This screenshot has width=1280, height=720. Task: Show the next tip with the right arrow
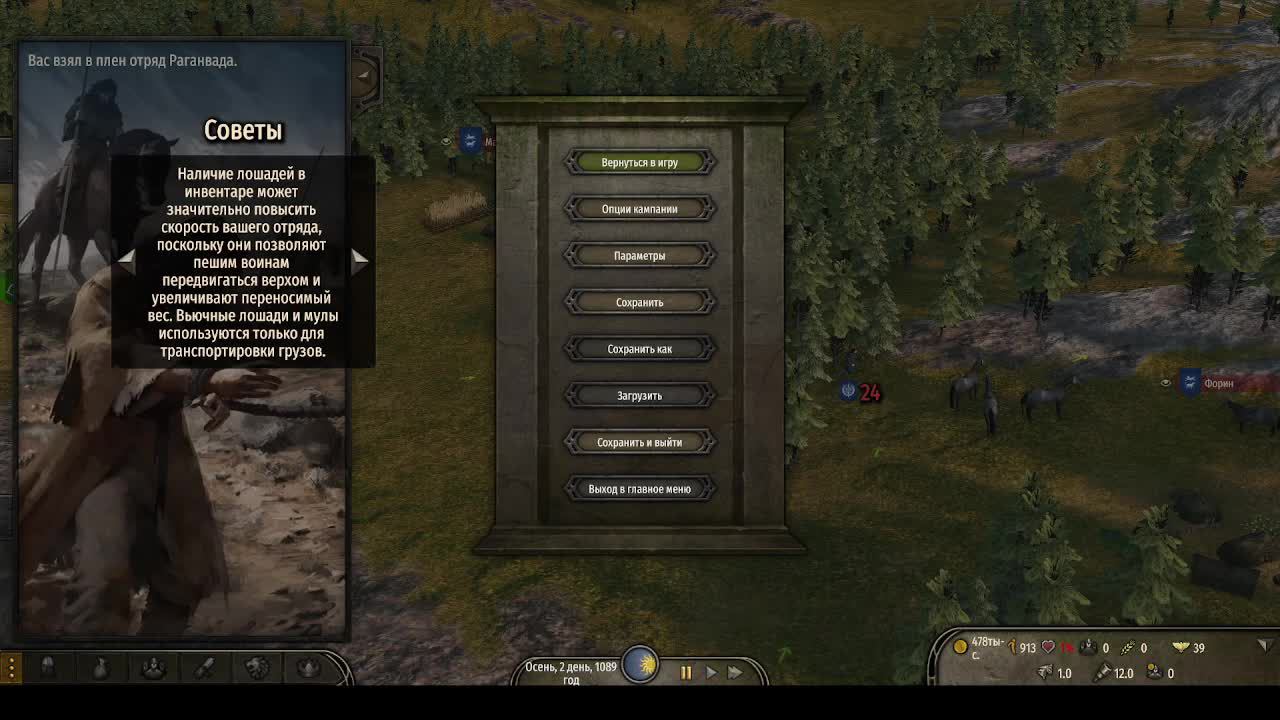tap(360, 259)
